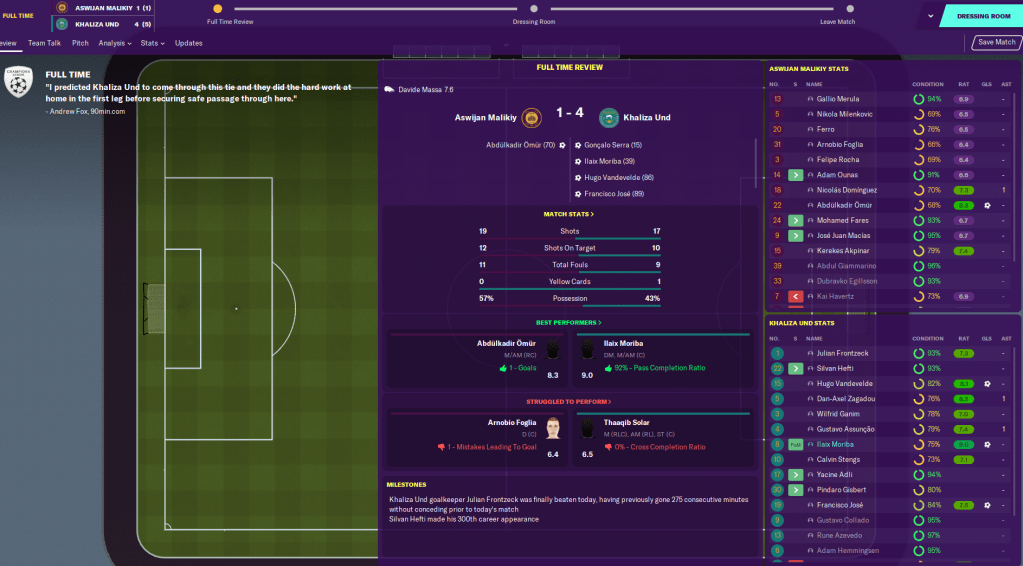Image resolution: width=1023 pixels, height=566 pixels.
Task: Switch to the Team Talk tab
Action: tap(44, 43)
